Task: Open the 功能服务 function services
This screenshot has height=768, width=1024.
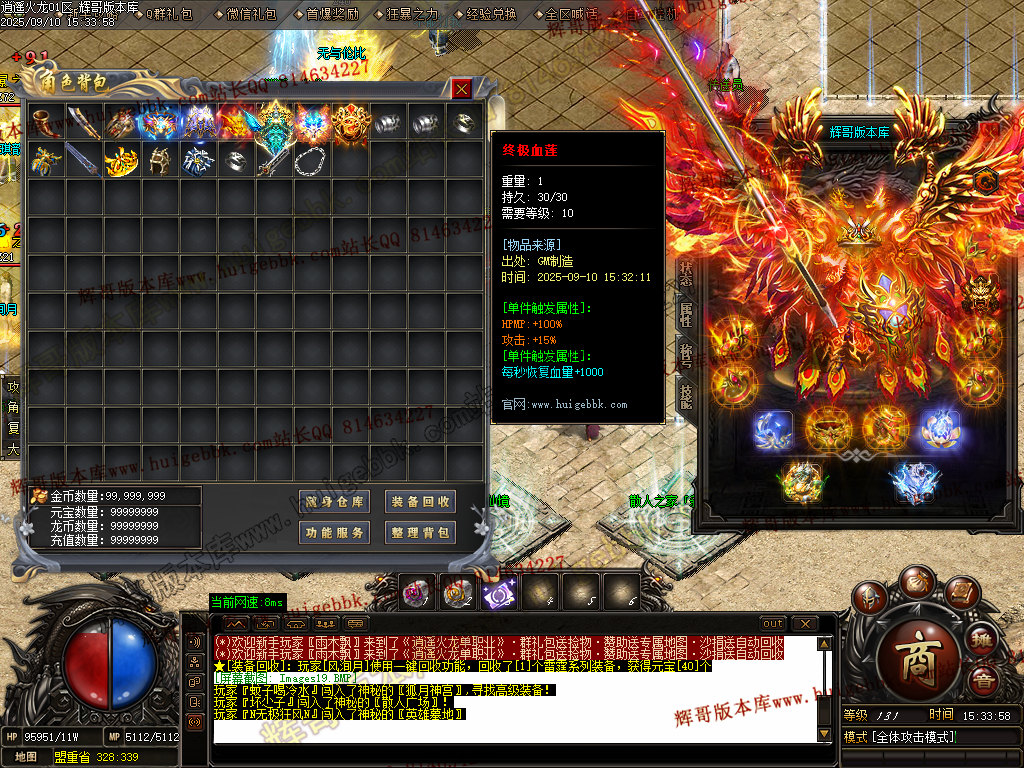Action: [335, 533]
